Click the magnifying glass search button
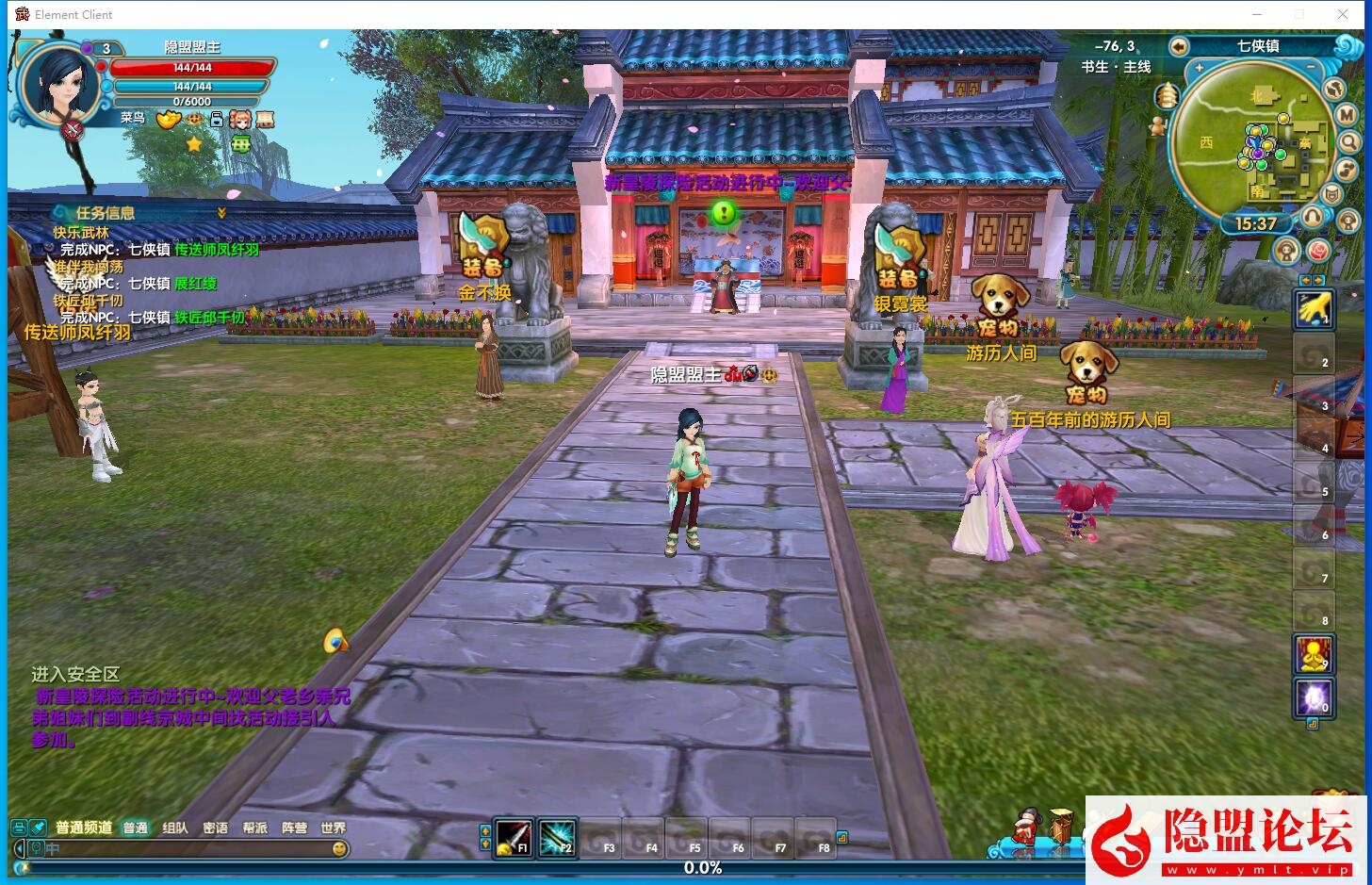Image resolution: width=1372 pixels, height=885 pixels. click(1349, 142)
